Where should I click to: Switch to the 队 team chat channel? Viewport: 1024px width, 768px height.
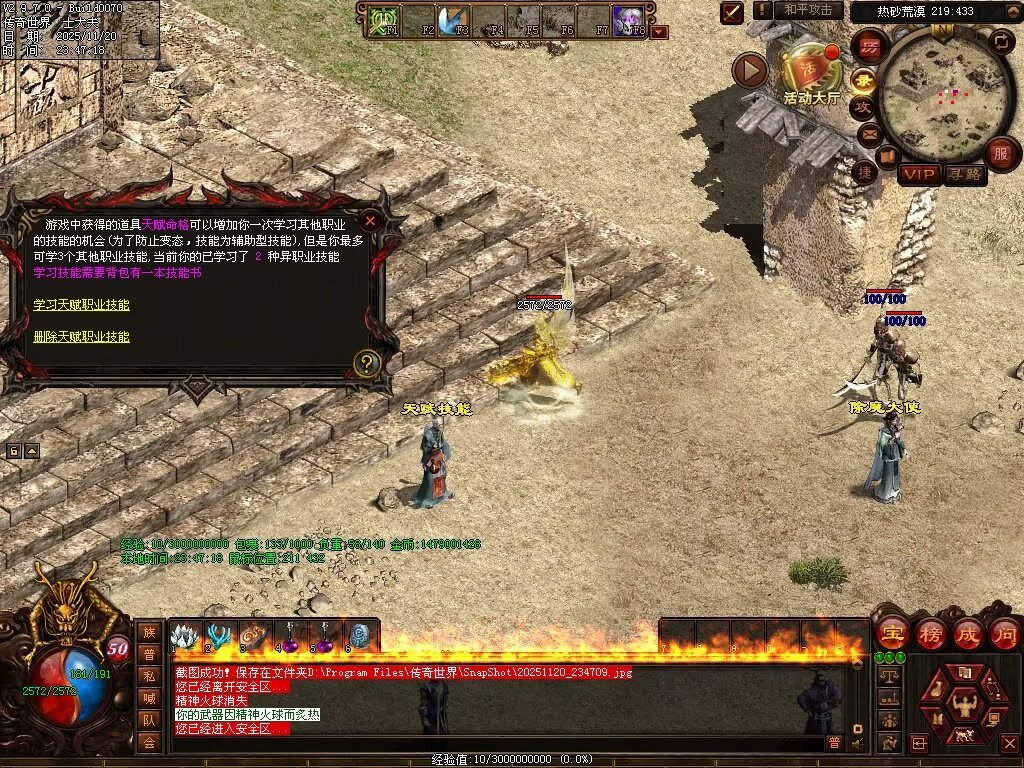149,720
